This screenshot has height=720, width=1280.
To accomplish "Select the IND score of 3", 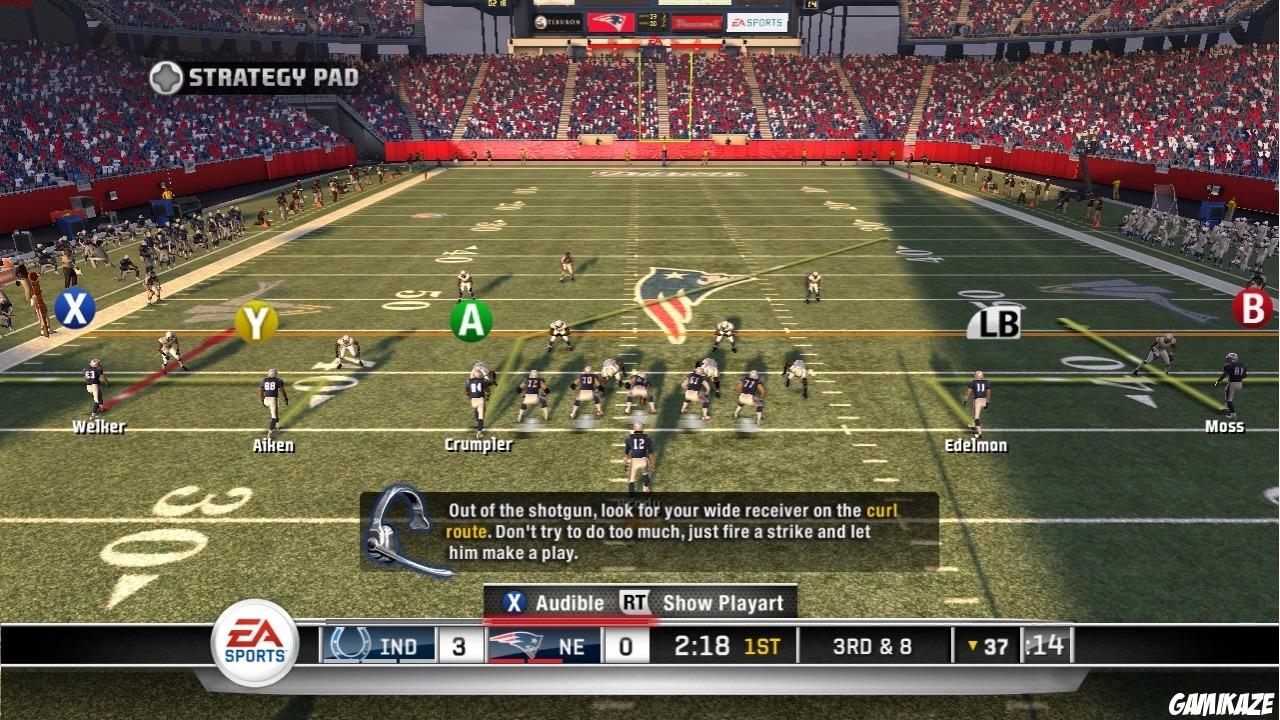I will point(462,645).
